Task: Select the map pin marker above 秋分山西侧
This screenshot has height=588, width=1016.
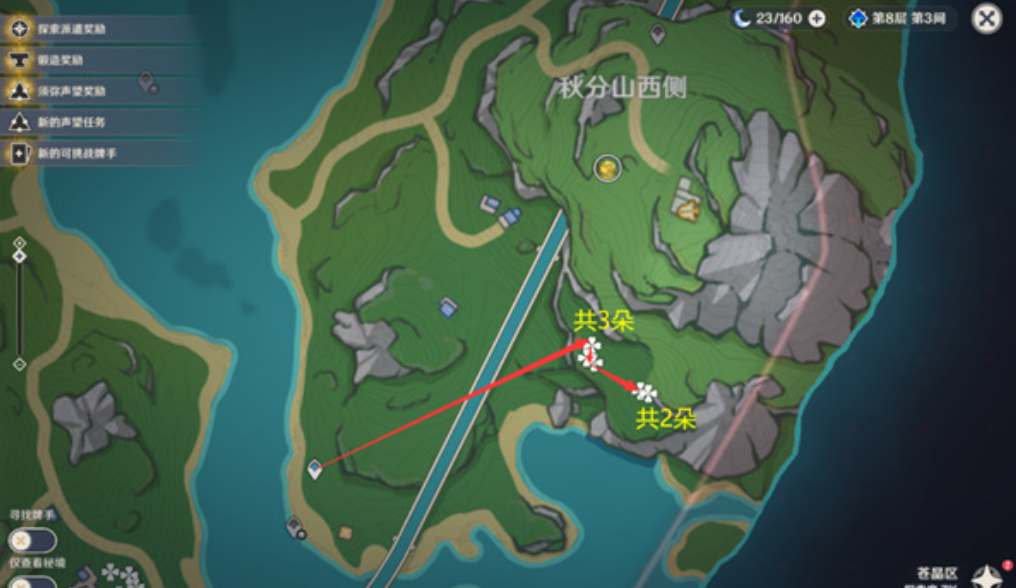Action: [658, 35]
